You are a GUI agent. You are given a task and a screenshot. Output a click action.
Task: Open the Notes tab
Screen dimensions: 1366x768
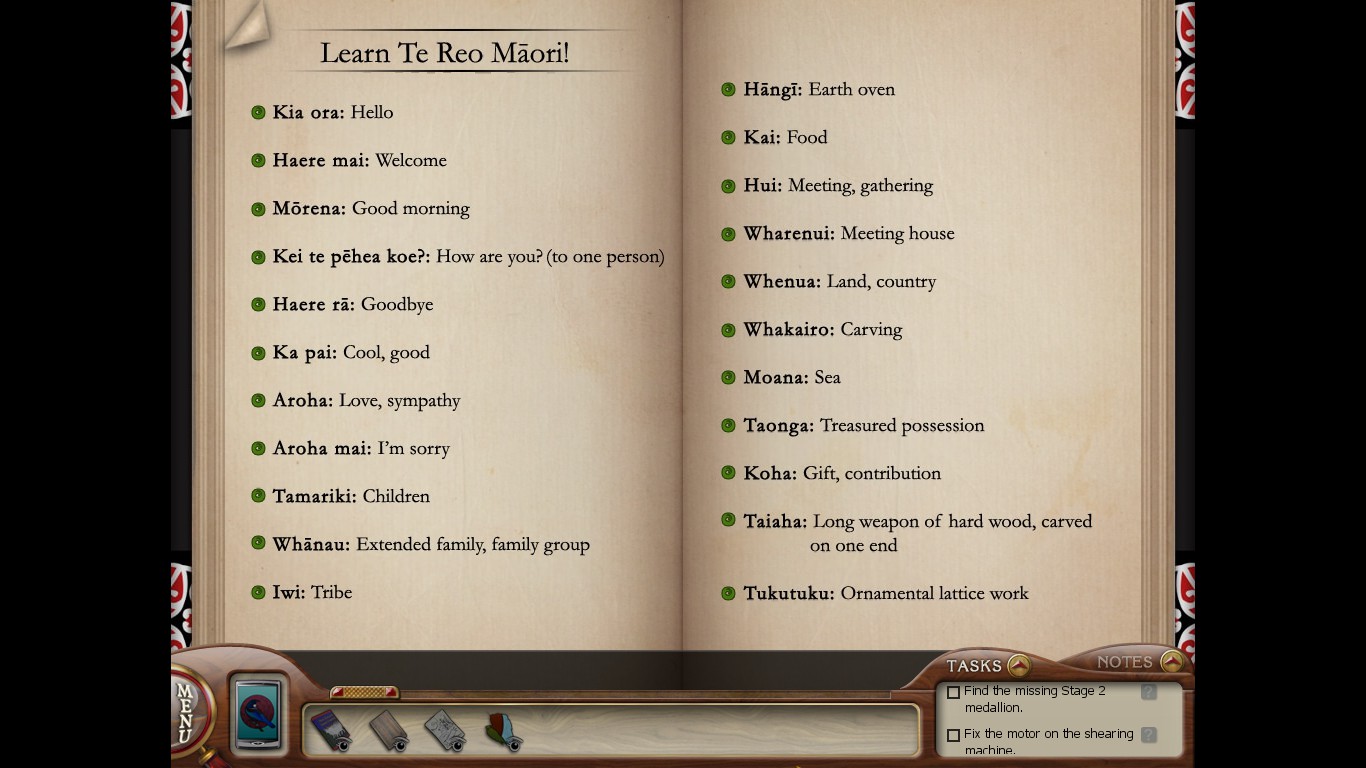1125,662
